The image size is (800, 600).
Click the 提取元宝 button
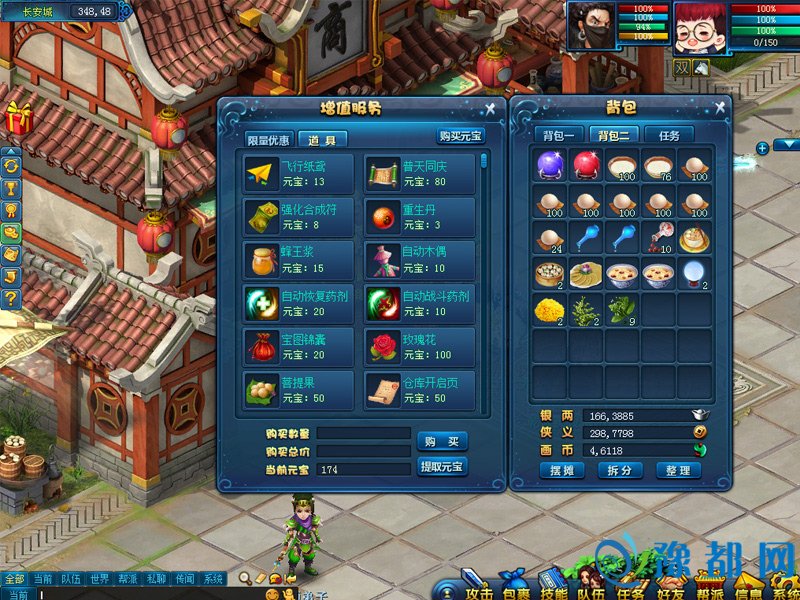pos(441,467)
